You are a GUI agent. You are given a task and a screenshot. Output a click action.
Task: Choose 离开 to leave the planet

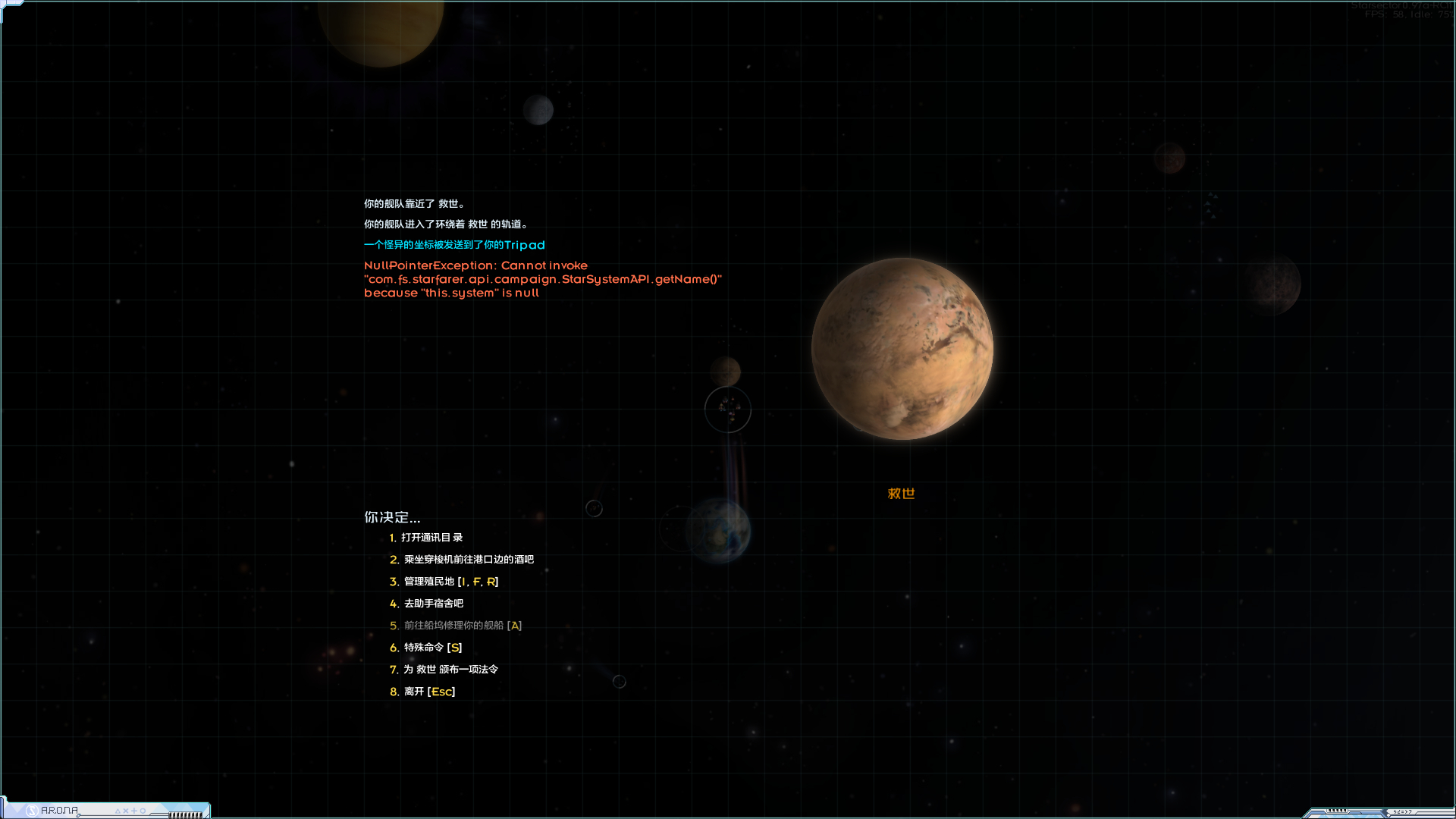tap(428, 692)
